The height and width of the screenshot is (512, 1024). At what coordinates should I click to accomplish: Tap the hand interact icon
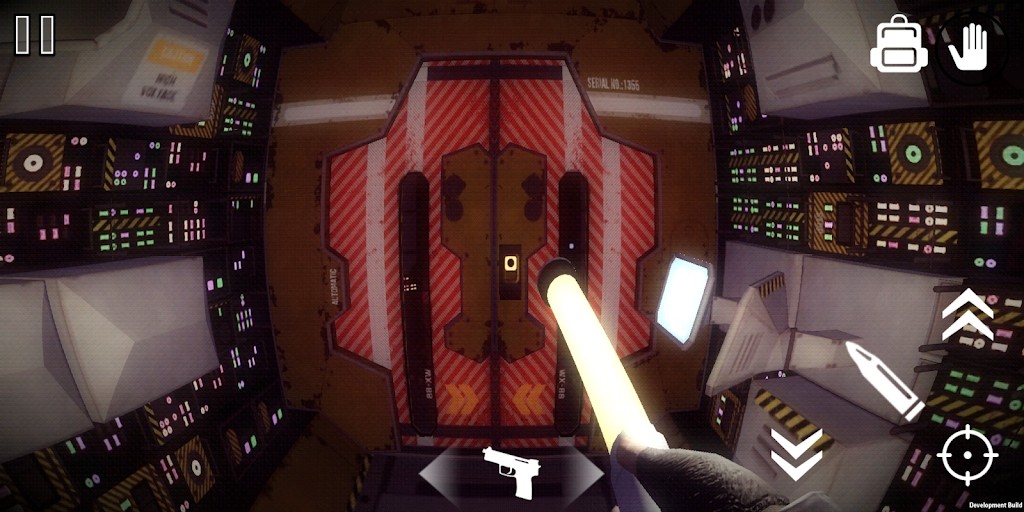[968, 46]
